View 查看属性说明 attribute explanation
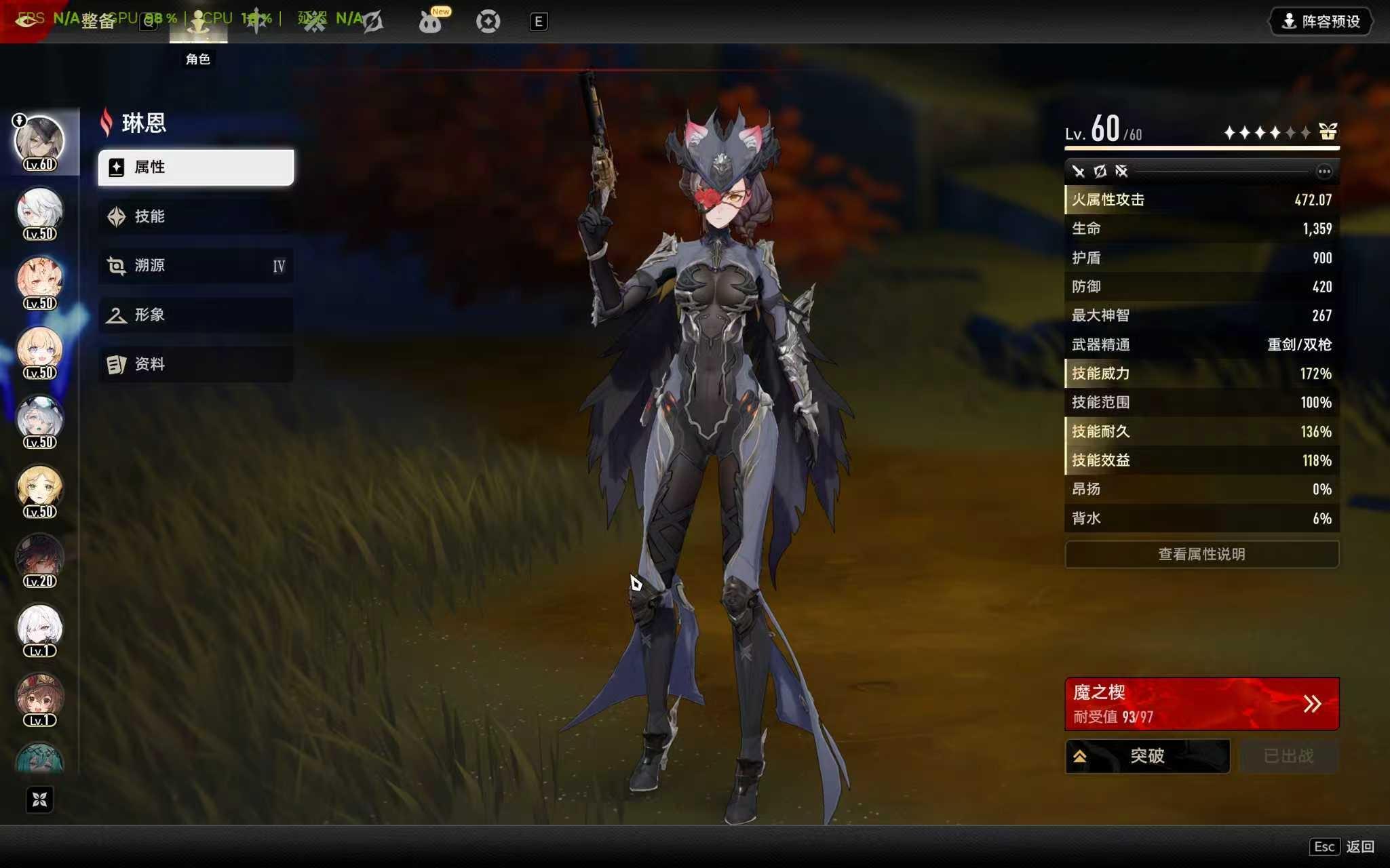Image resolution: width=1390 pixels, height=868 pixels. 1201,554
